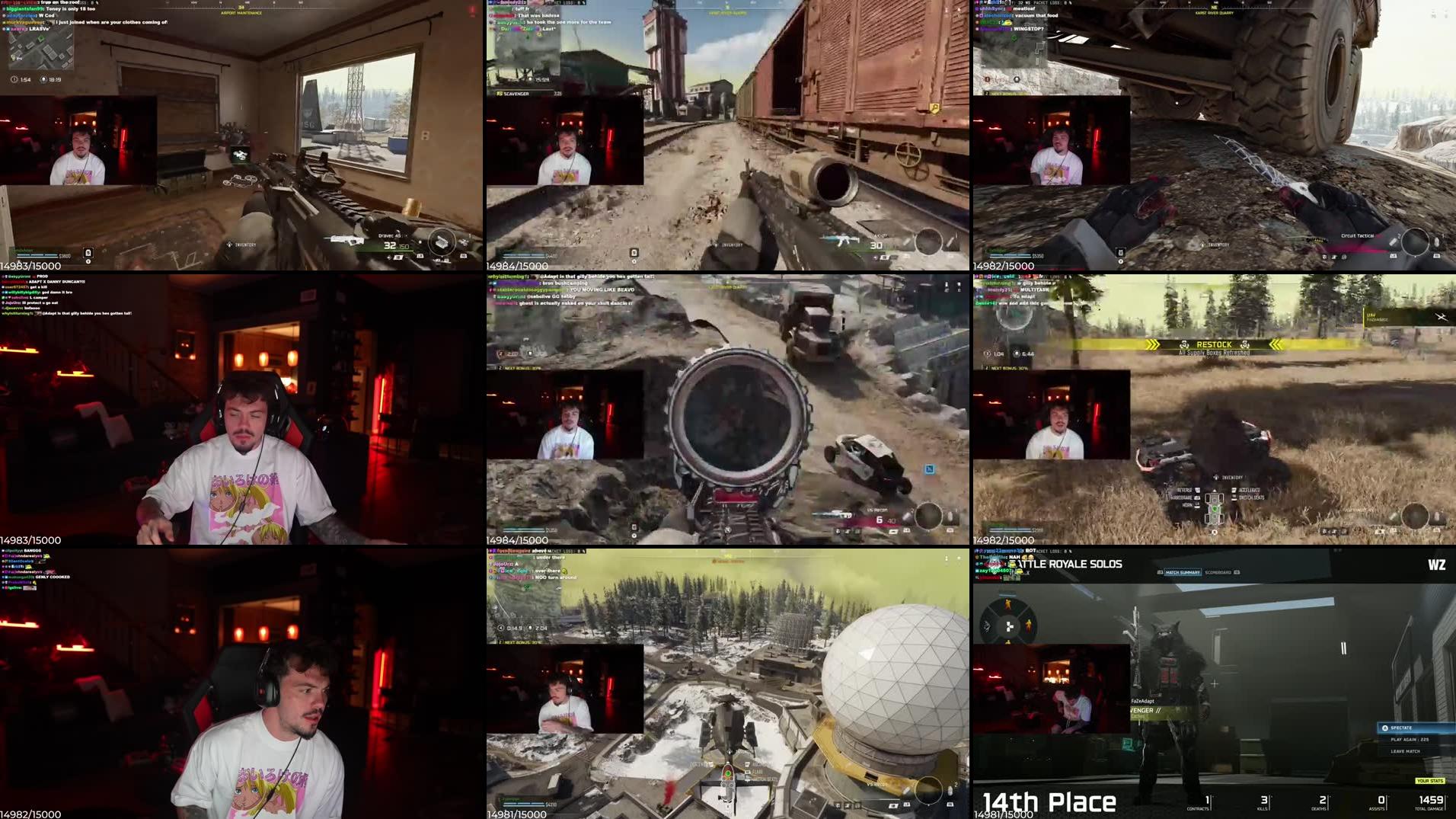Click the HORN vehicle control icon
The height and width of the screenshot is (819, 1456).
pyautogui.click(x=1196, y=504)
